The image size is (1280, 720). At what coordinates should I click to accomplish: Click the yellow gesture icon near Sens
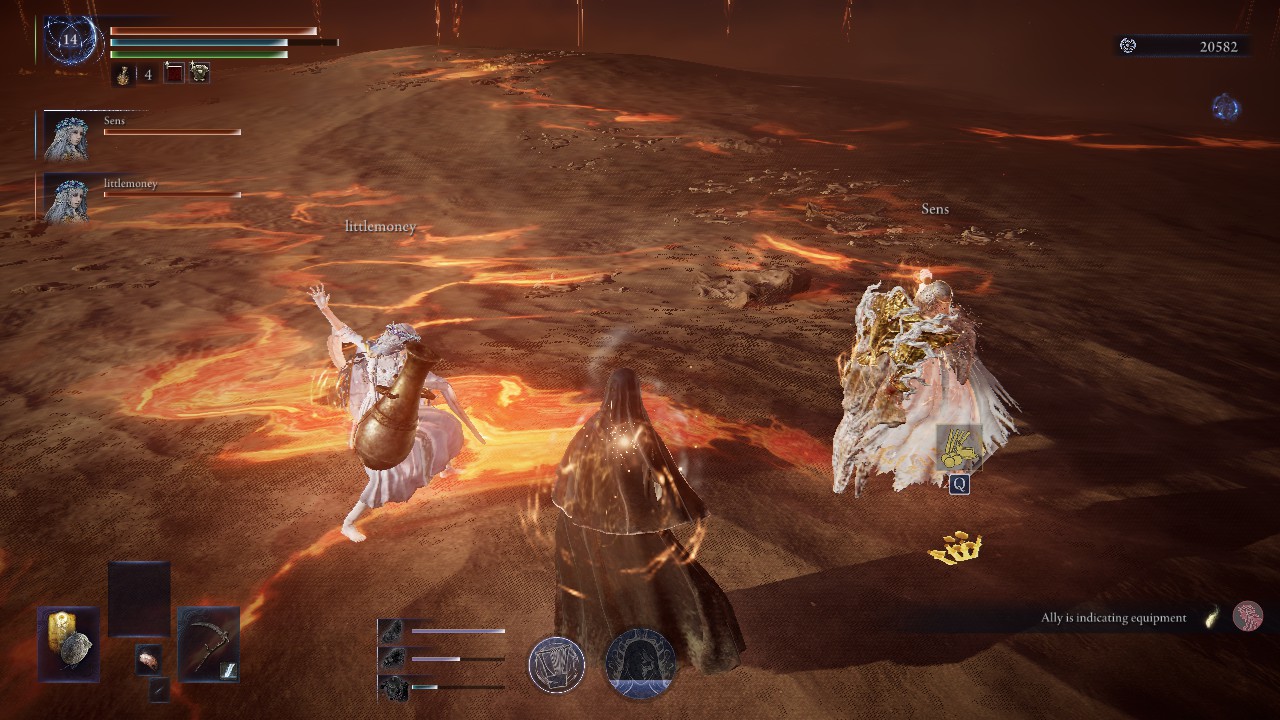coord(959,448)
